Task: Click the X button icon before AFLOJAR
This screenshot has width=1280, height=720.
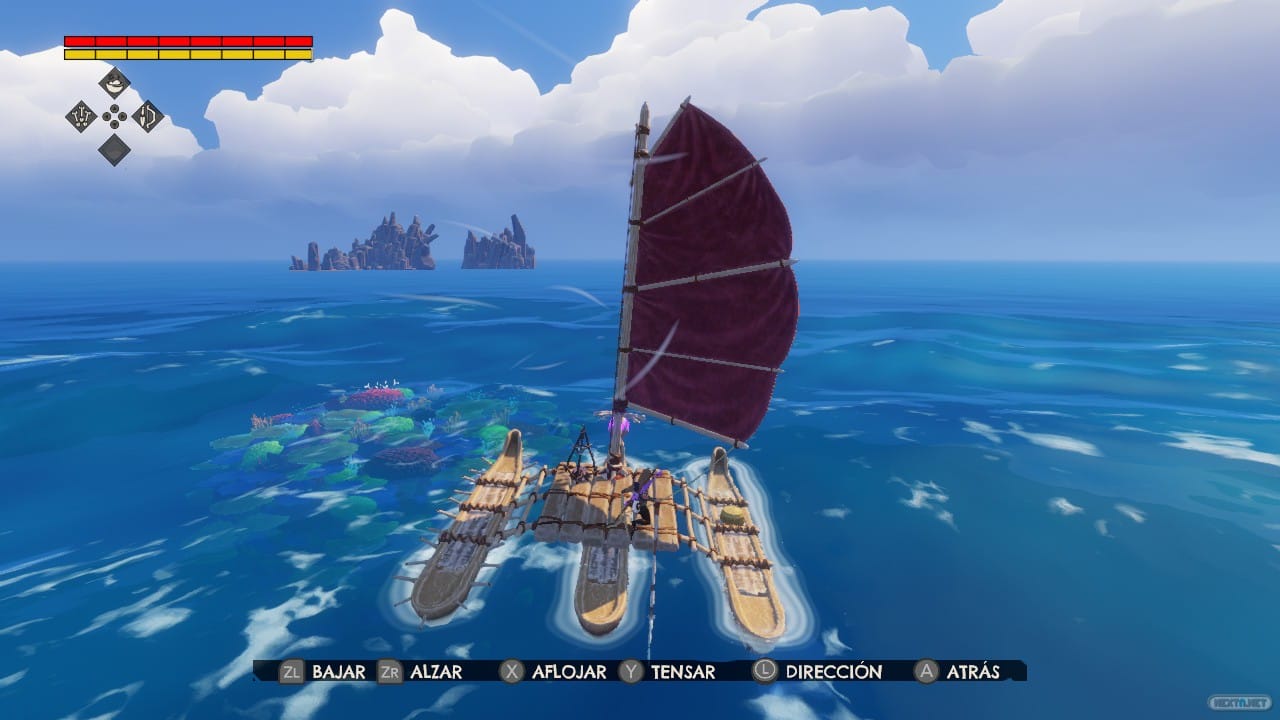Action: pos(512,672)
